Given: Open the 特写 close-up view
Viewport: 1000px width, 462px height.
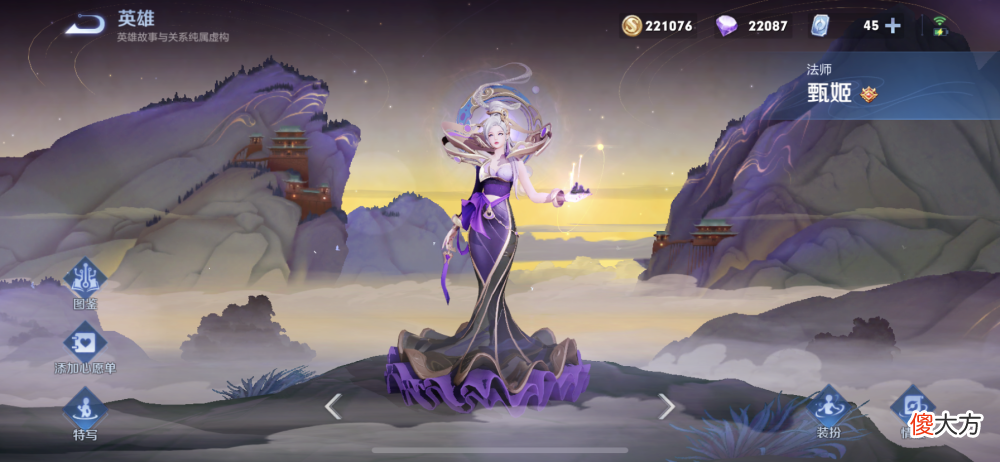Looking at the screenshot, I should pos(85,409).
